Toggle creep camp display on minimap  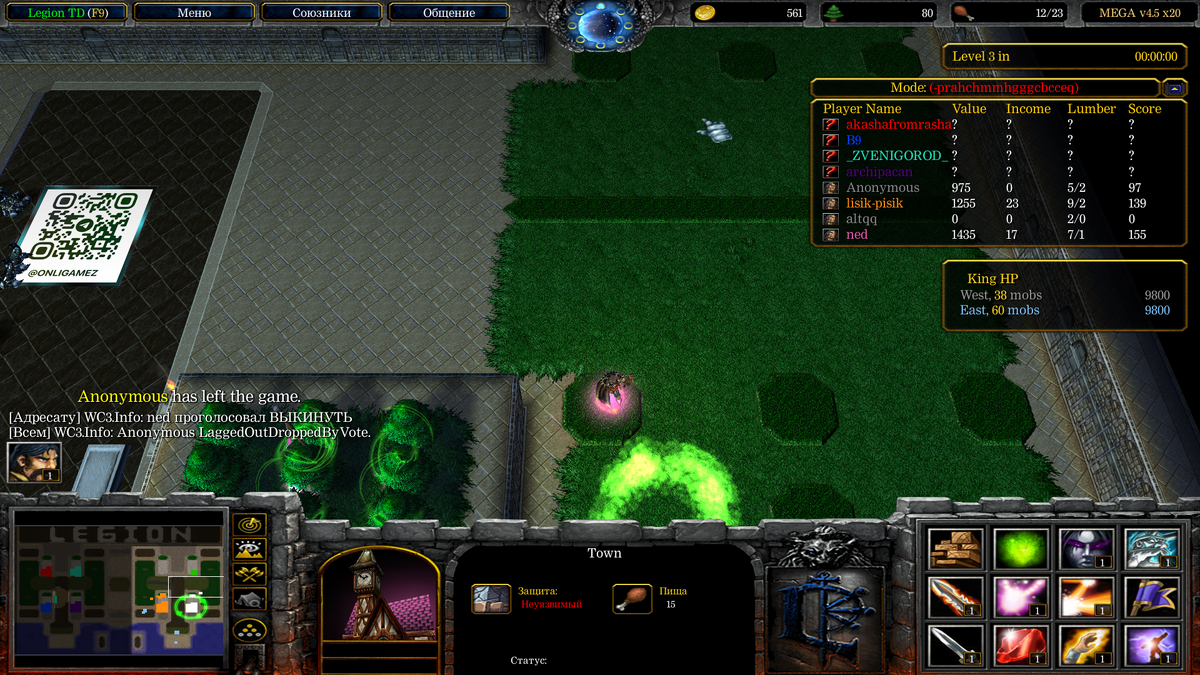pyautogui.click(x=248, y=599)
